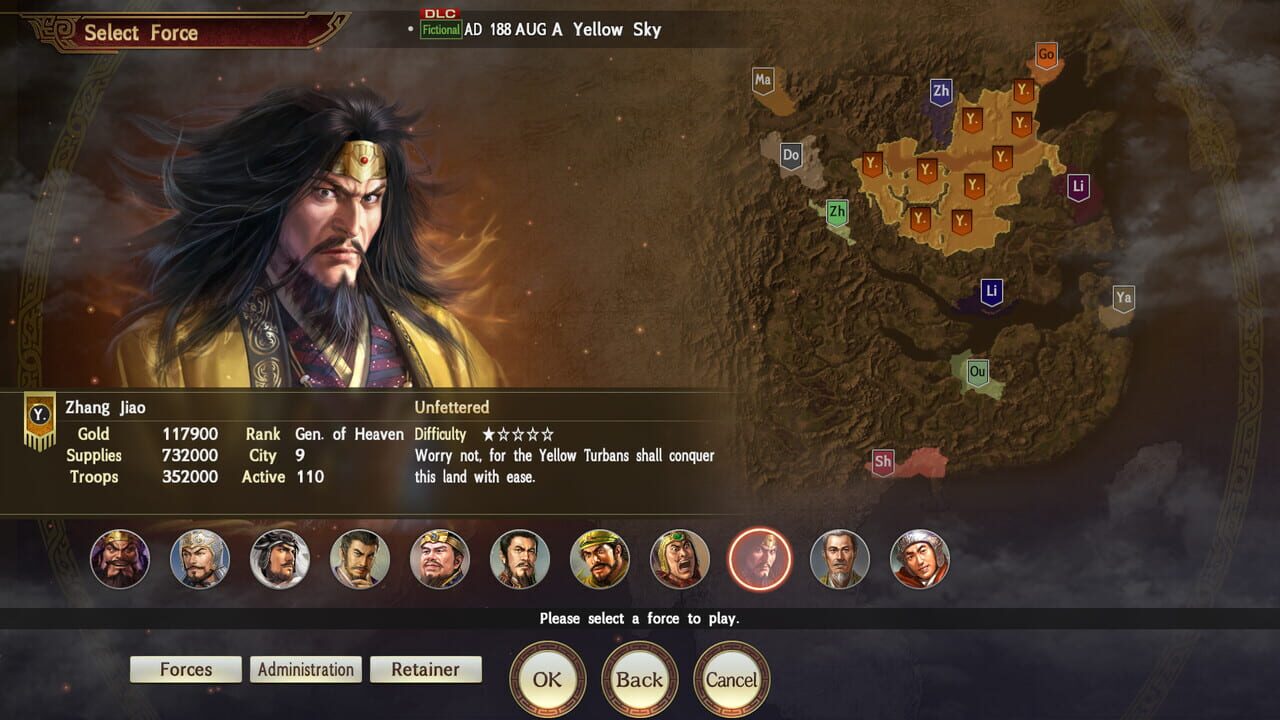Open the Administration view
Screen dimensions: 1280x720
[x=305, y=669]
